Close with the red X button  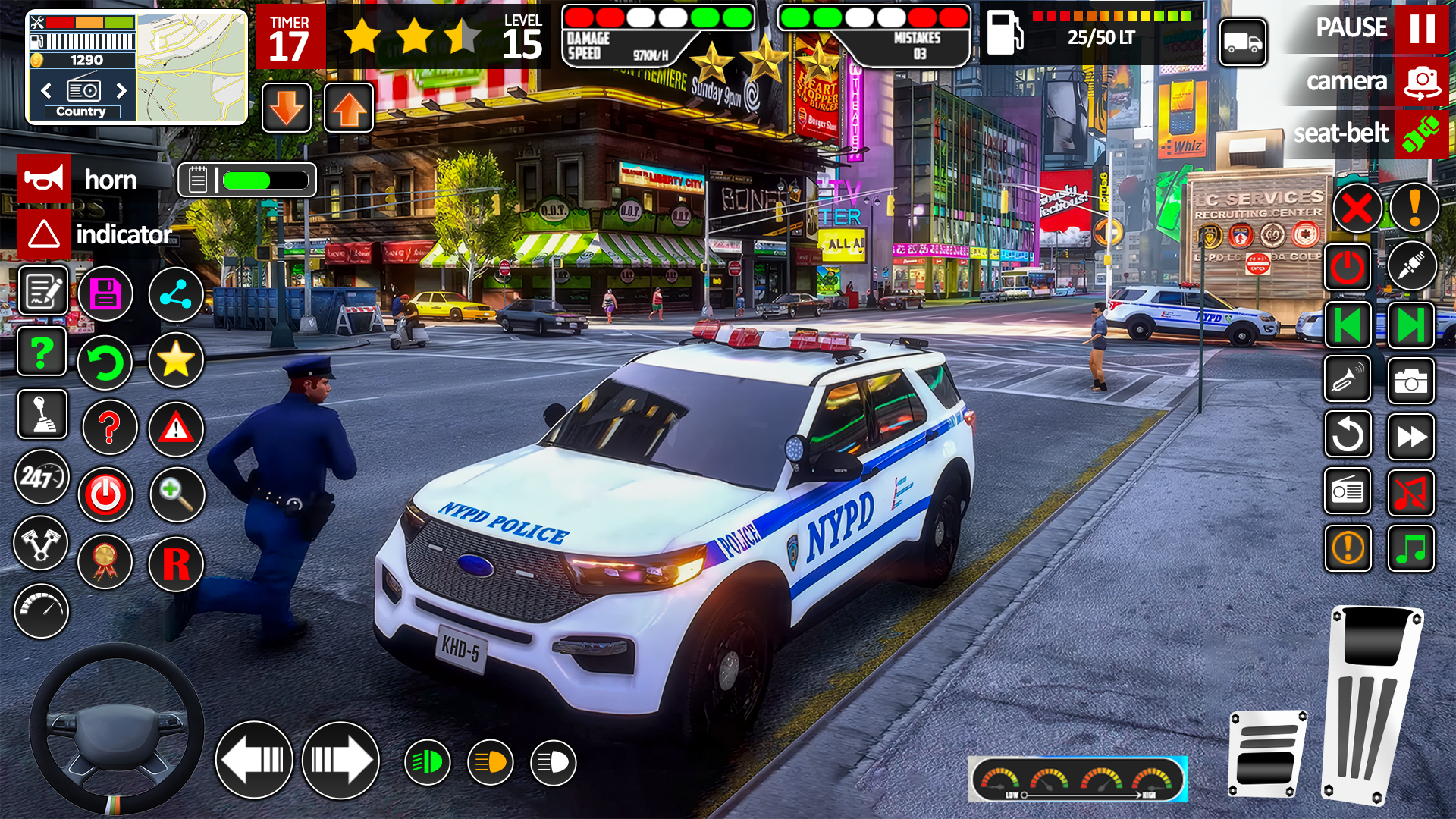click(1356, 209)
